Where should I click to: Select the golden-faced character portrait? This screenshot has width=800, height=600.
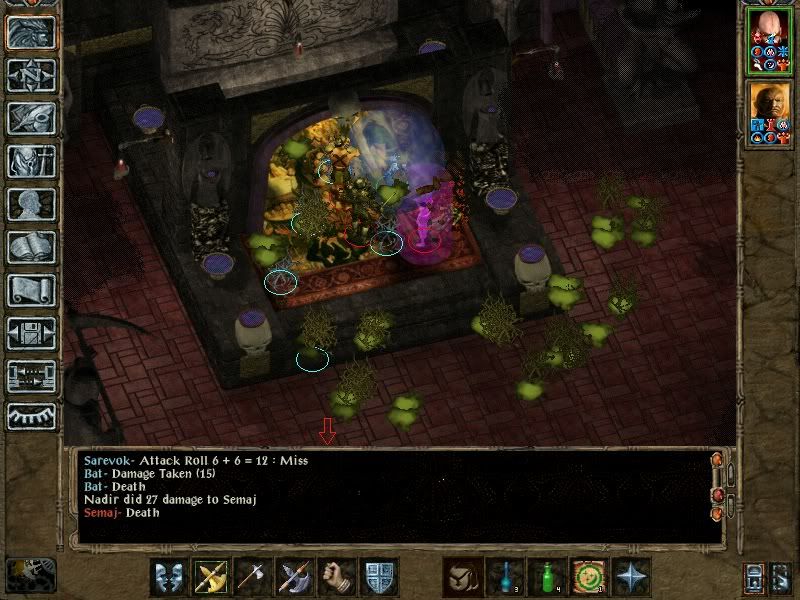coord(770,113)
